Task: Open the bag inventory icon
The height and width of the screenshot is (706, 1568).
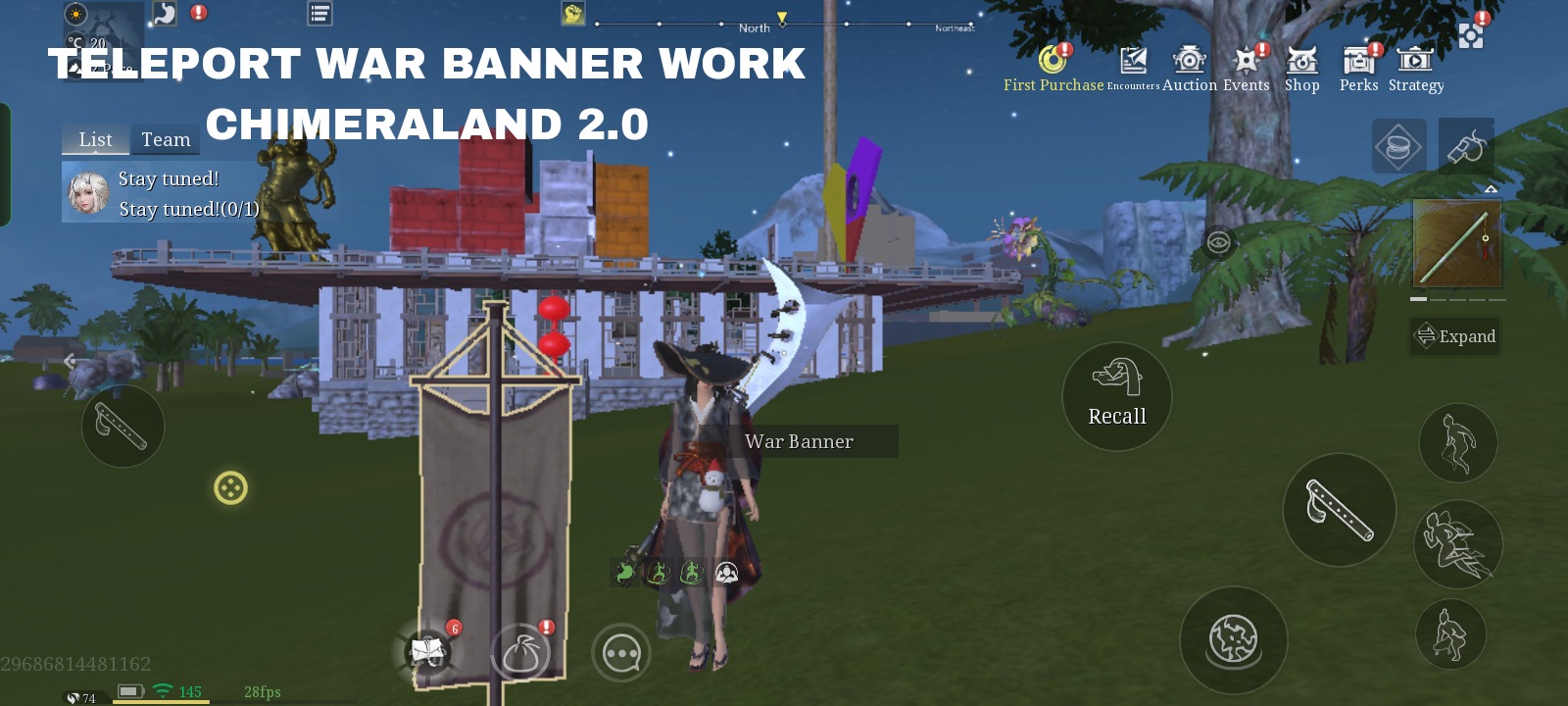Action: click(520, 652)
